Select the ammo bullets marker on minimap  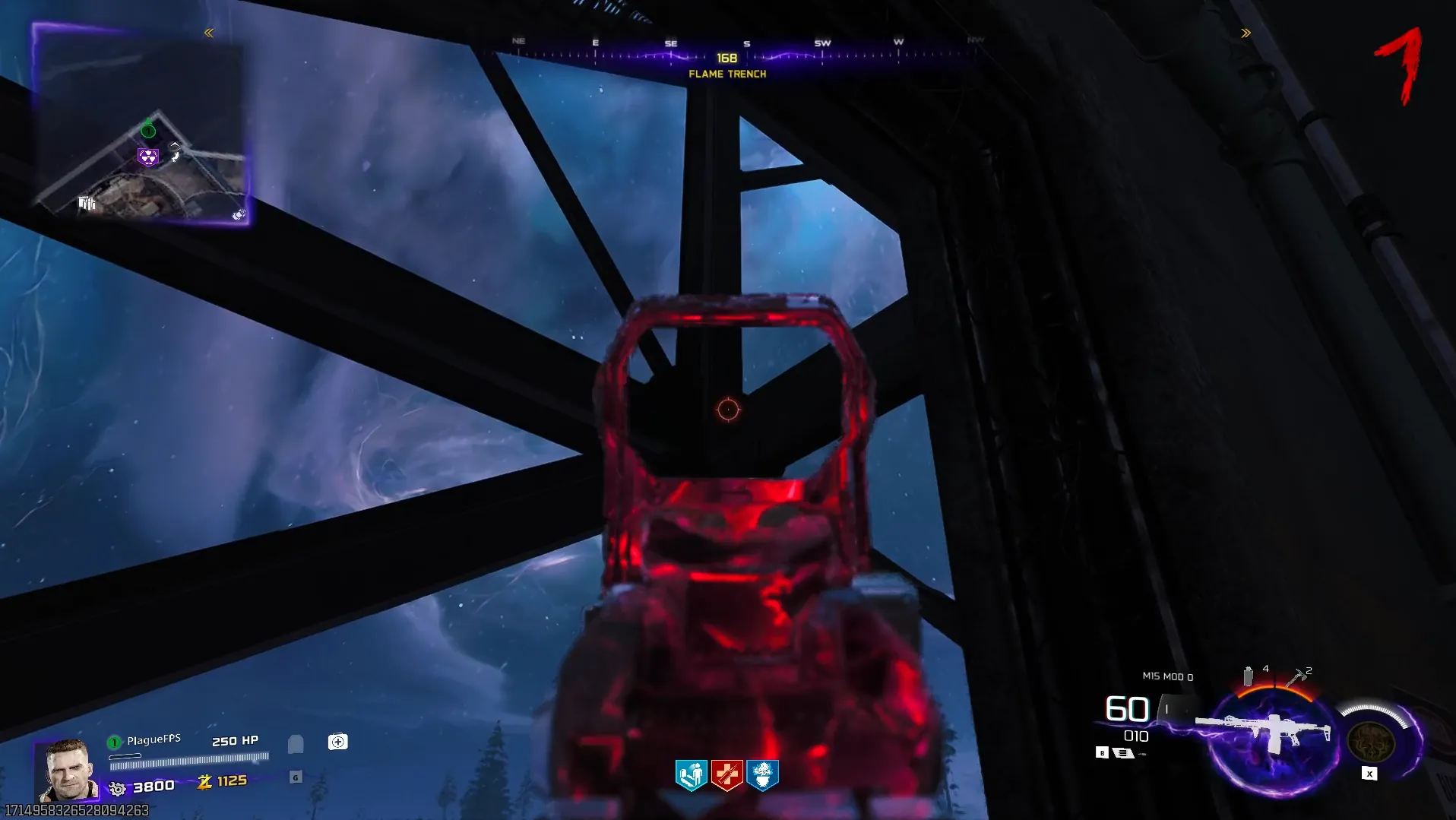pyautogui.click(x=87, y=203)
